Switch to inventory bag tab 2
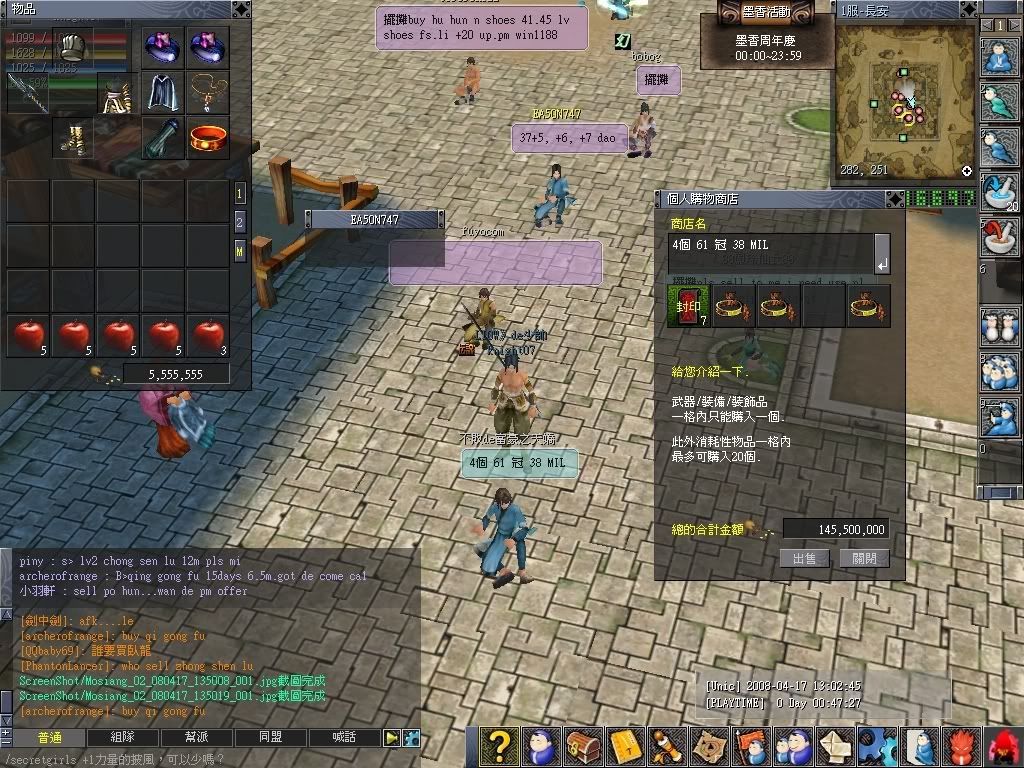The height and width of the screenshot is (768, 1024). [x=240, y=222]
